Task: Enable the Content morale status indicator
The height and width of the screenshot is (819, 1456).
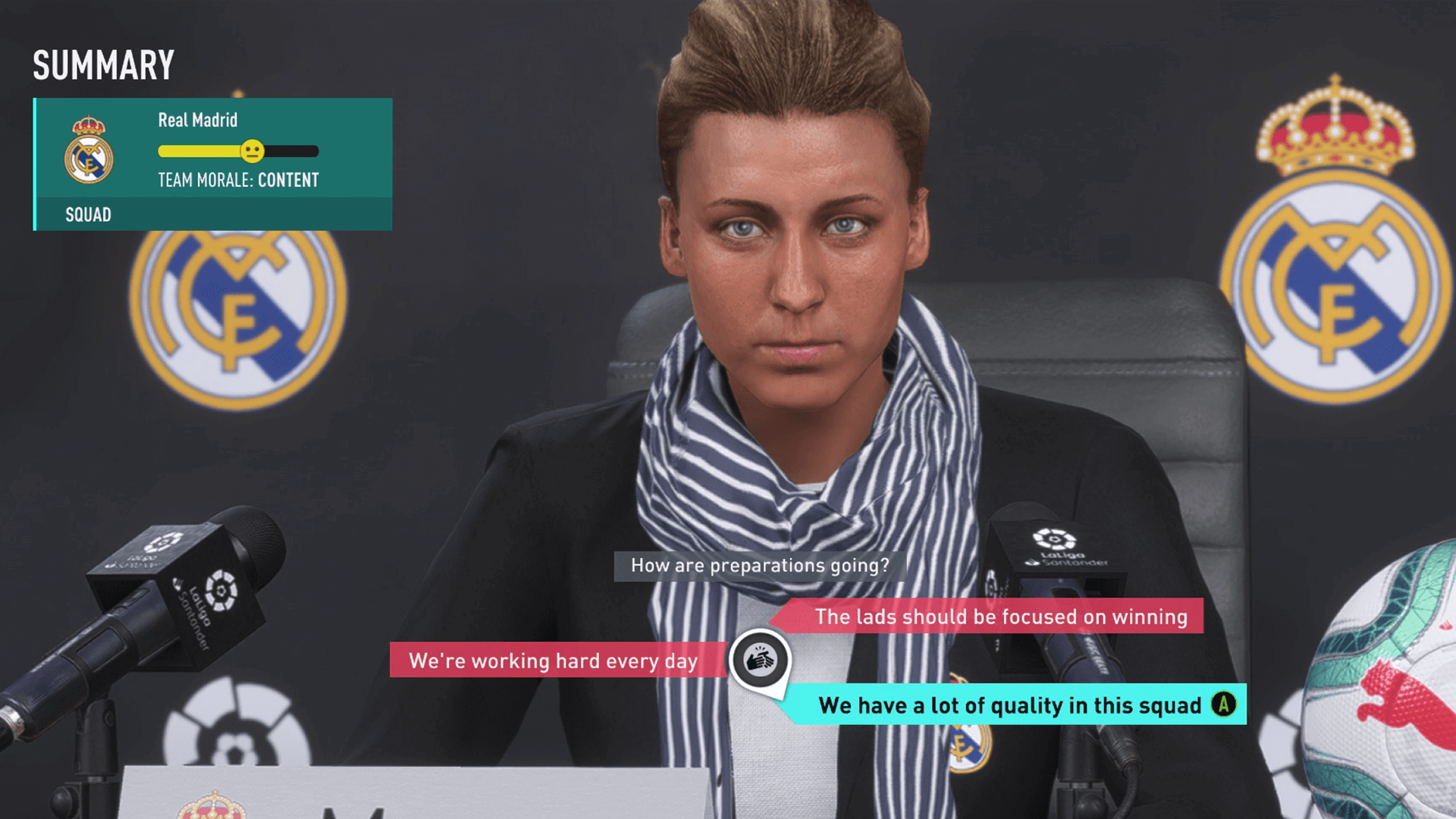Action: click(x=288, y=180)
